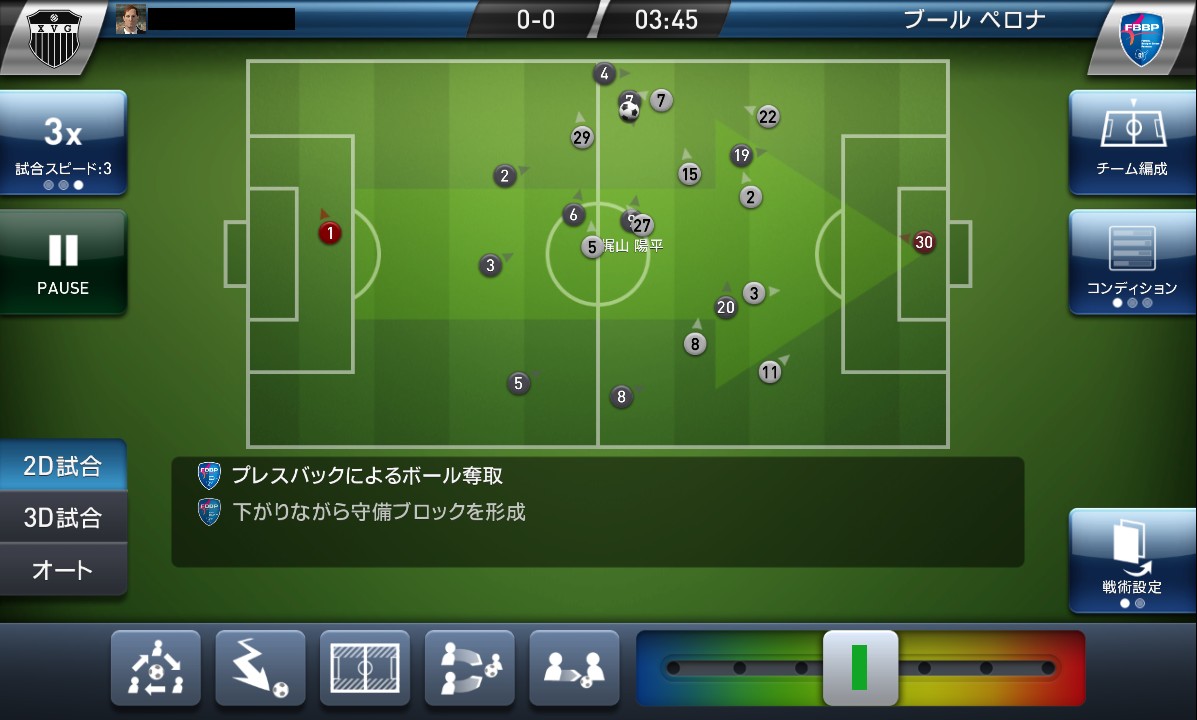Open the 戦術設定 tactics settings
The height and width of the screenshot is (720, 1197).
(x=1131, y=560)
